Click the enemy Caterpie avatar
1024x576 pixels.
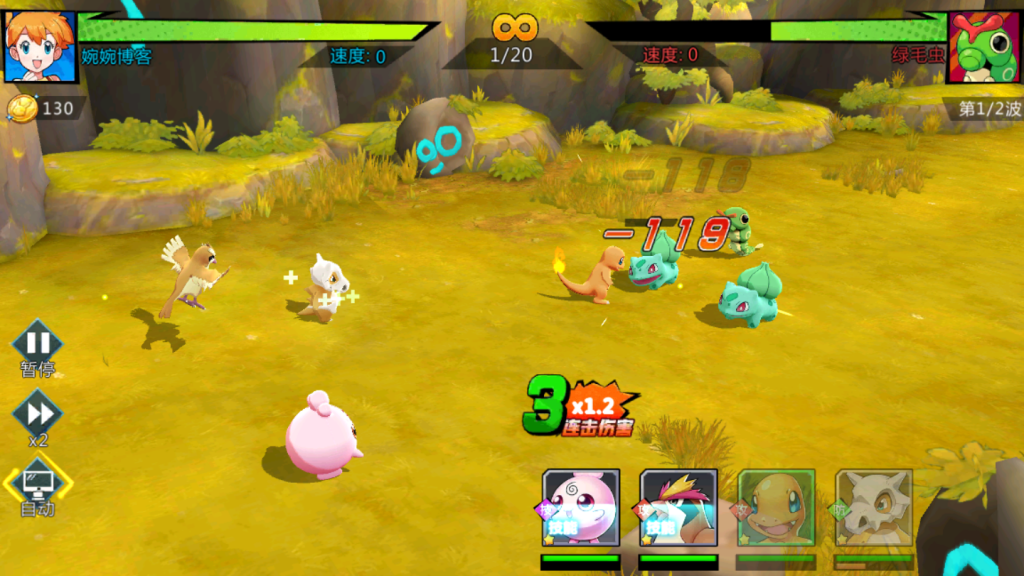pyautogui.click(x=983, y=47)
